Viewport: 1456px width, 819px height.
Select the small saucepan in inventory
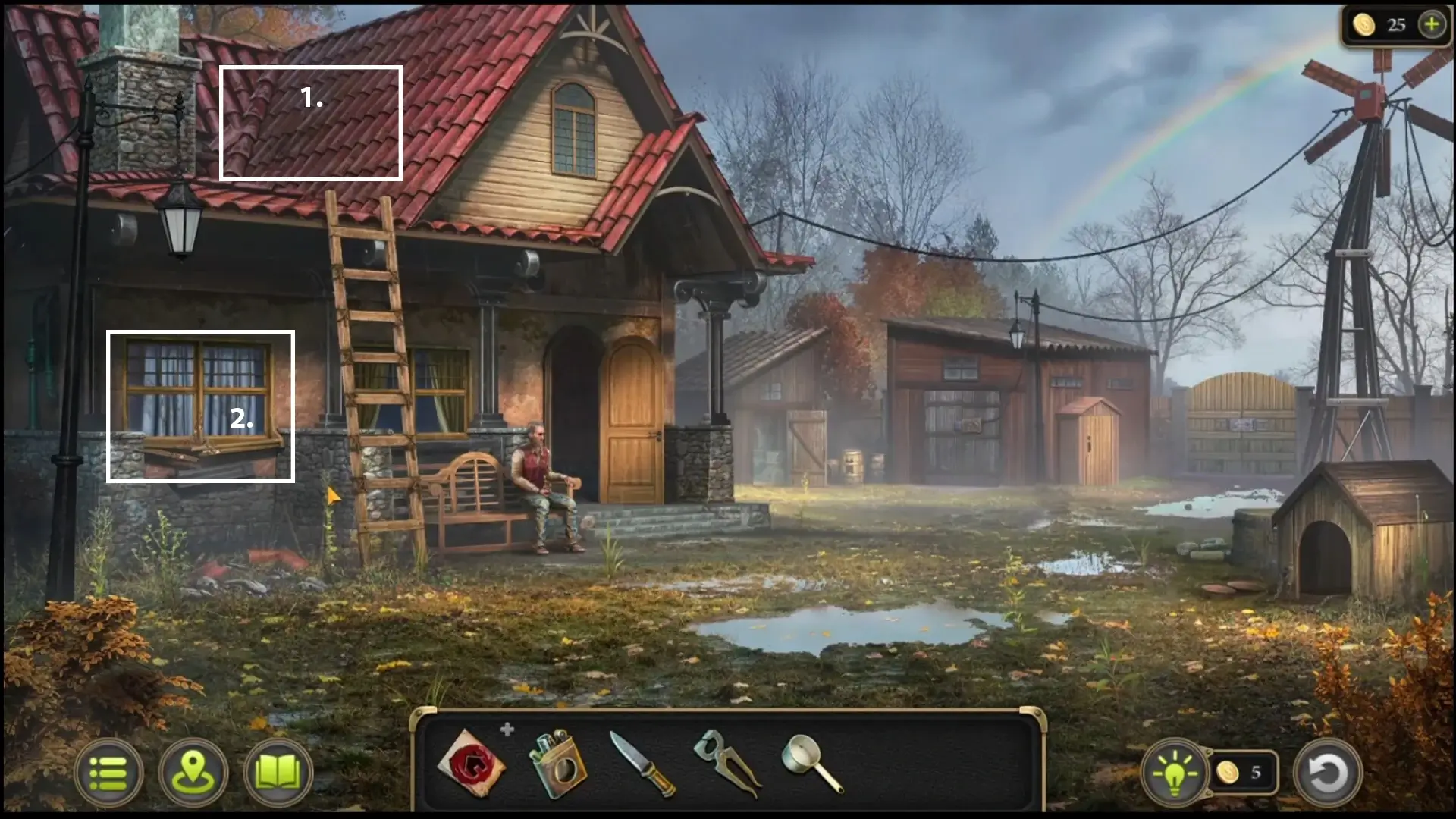811,763
